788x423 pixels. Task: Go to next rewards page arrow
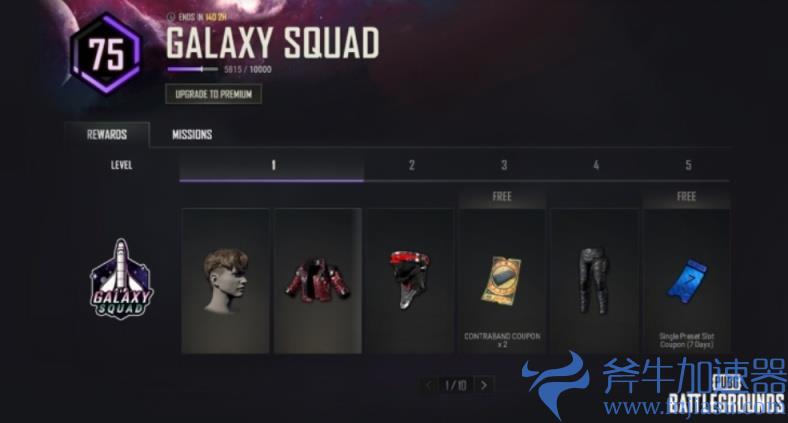point(484,385)
